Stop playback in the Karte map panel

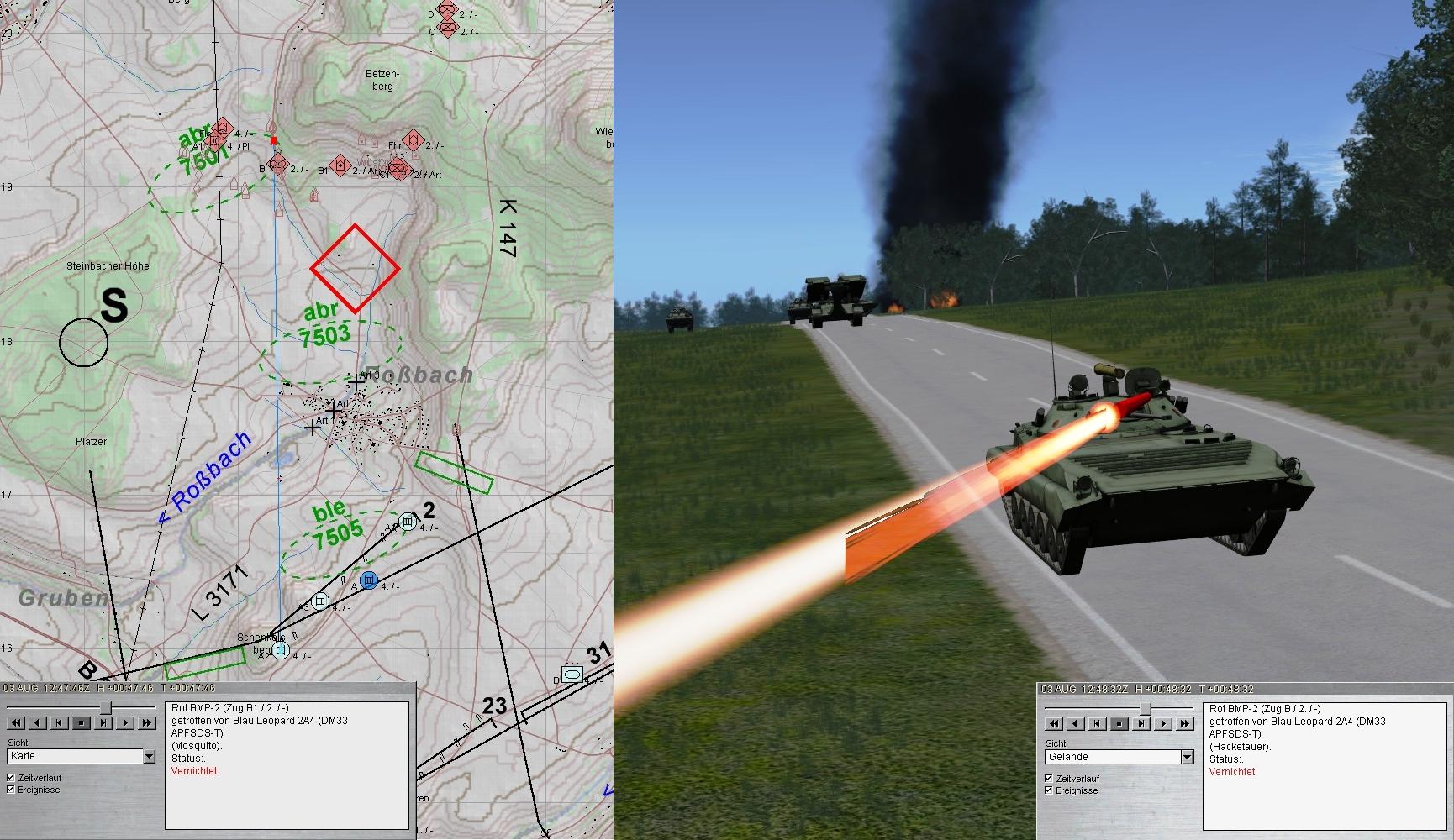point(82,722)
